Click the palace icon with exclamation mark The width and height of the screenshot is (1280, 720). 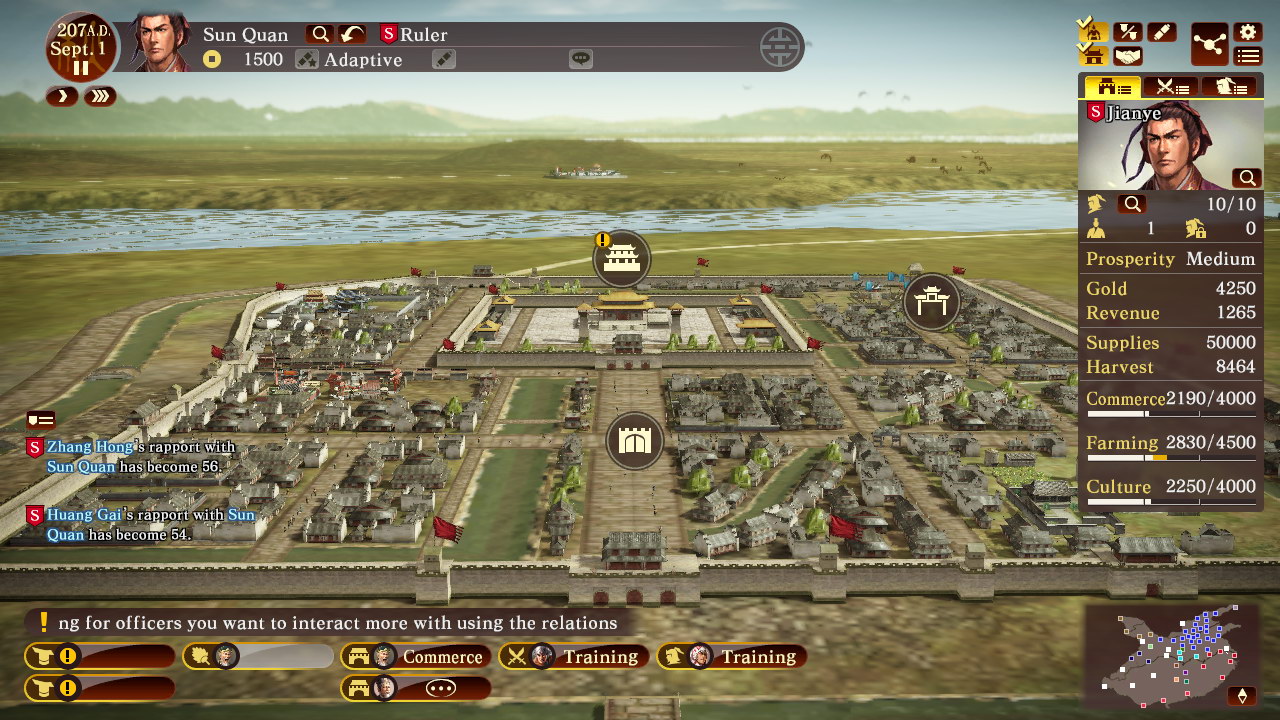[x=622, y=259]
